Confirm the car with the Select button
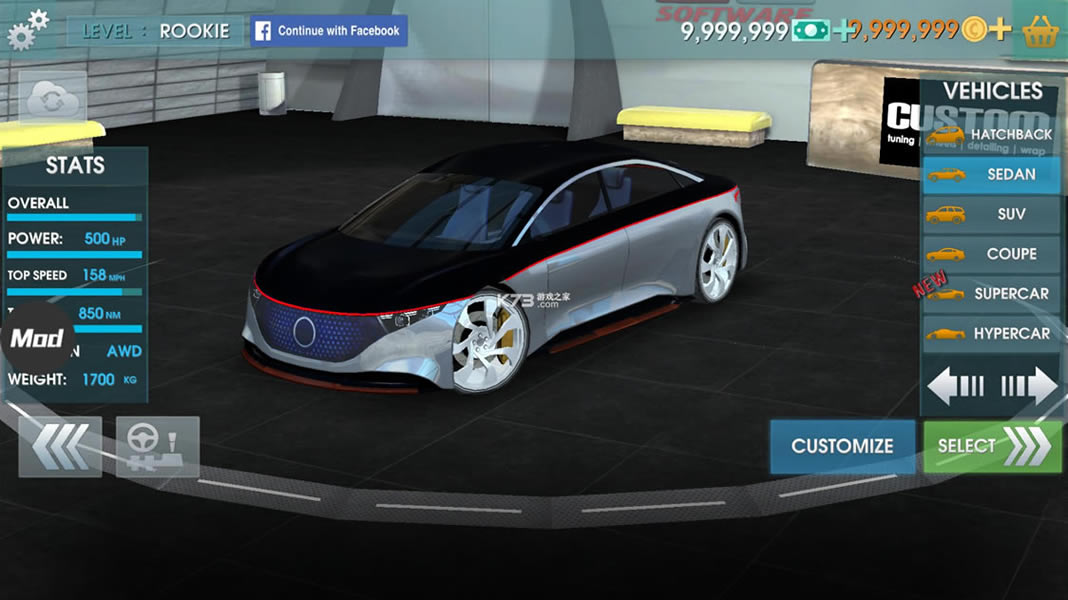 point(992,446)
